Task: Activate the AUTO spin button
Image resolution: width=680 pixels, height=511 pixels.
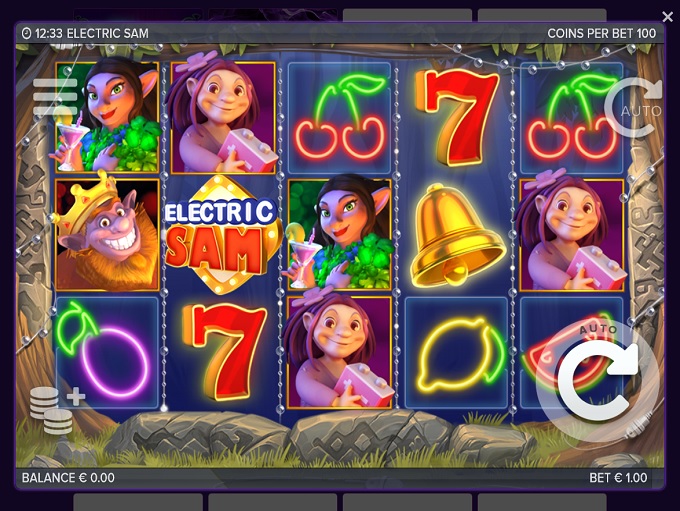Action: [x=633, y=107]
